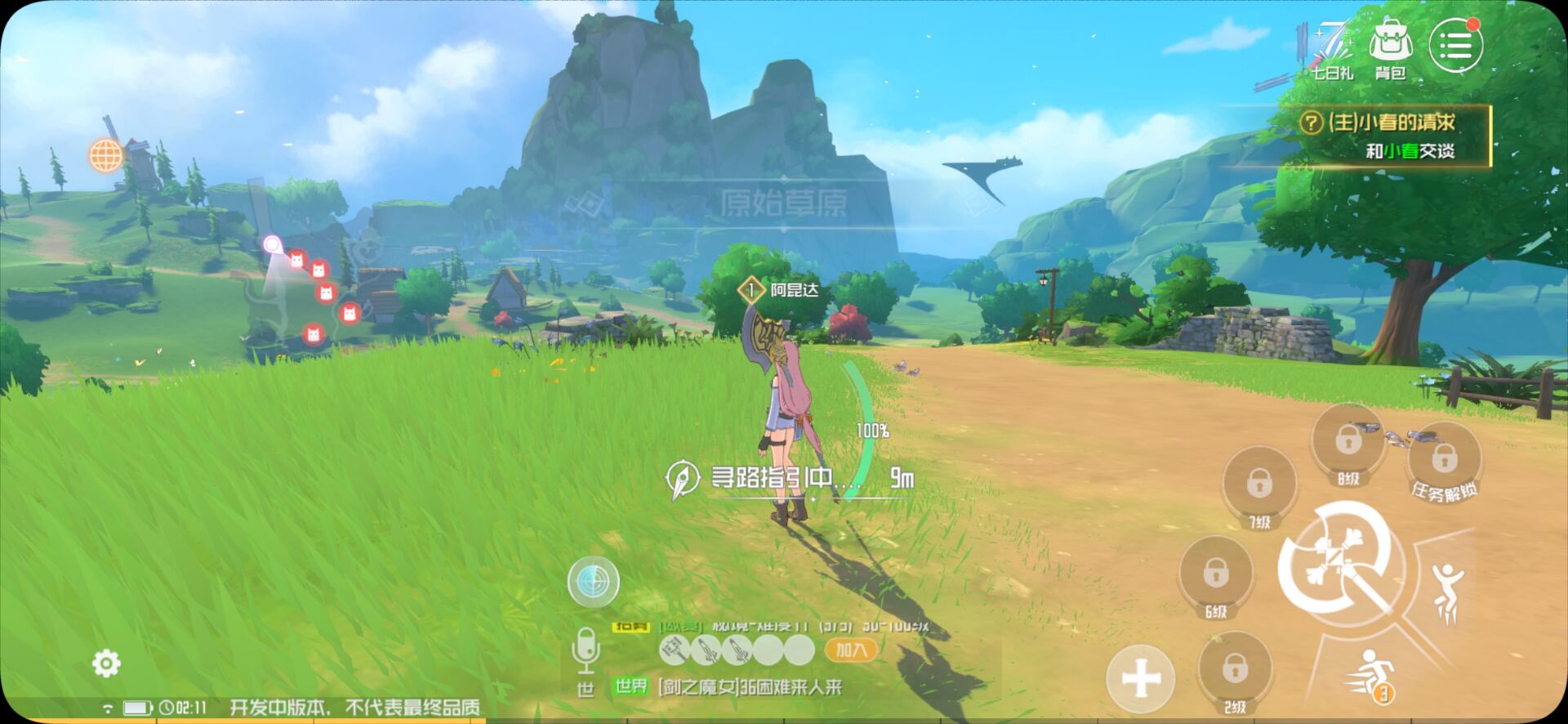Open the main list menu button

point(1455,46)
